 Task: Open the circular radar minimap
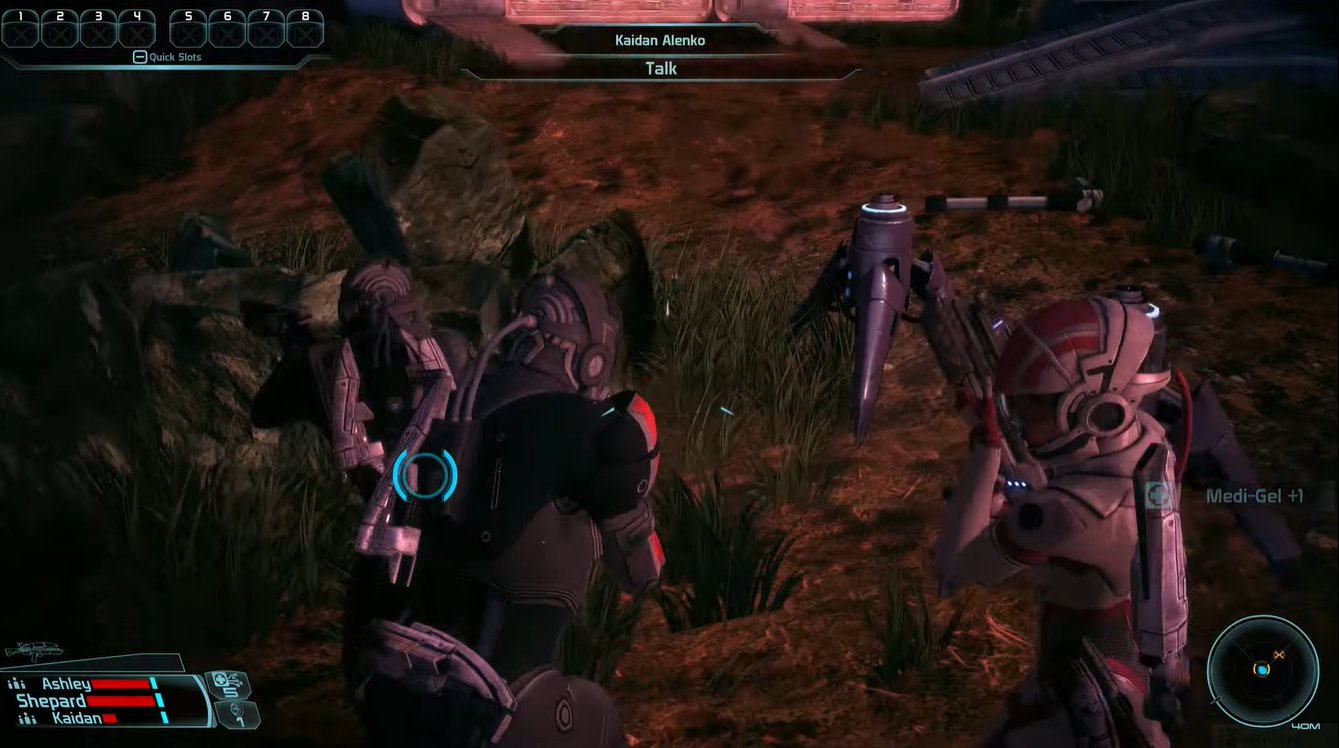point(1262,669)
